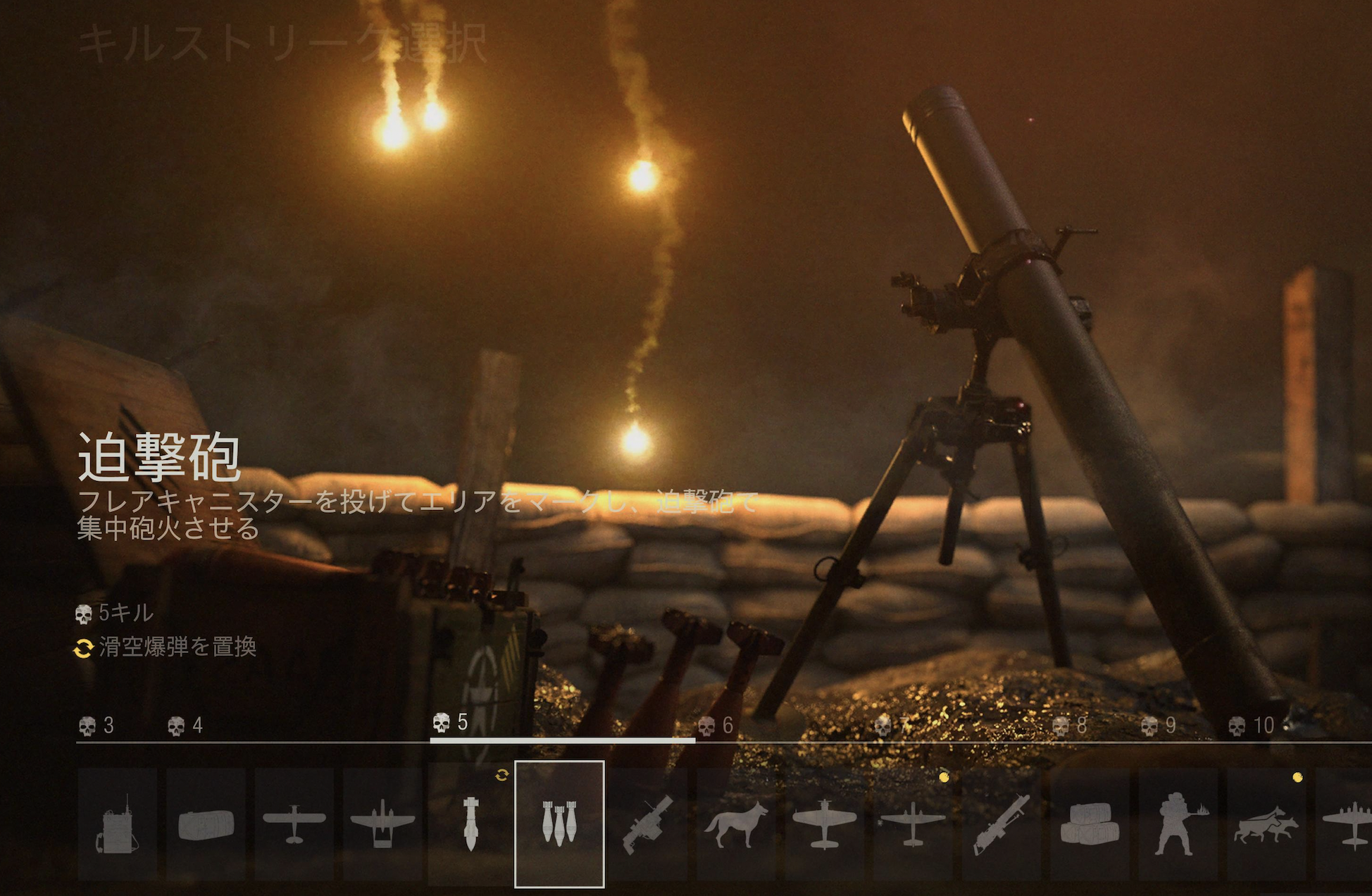Select the single-engine fighter plane killstreak tile
This screenshot has width=1372, height=896.
coord(825,824)
